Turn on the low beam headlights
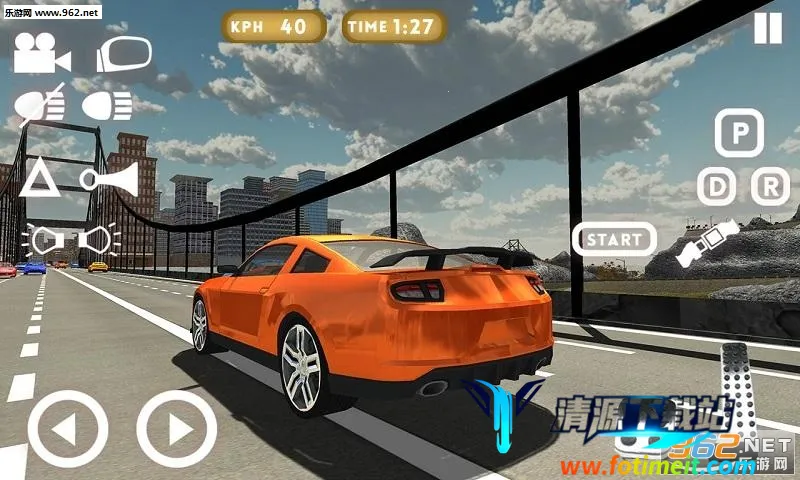Viewport: 800px width, 480px height. pyautogui.click(x=41, y=105)
